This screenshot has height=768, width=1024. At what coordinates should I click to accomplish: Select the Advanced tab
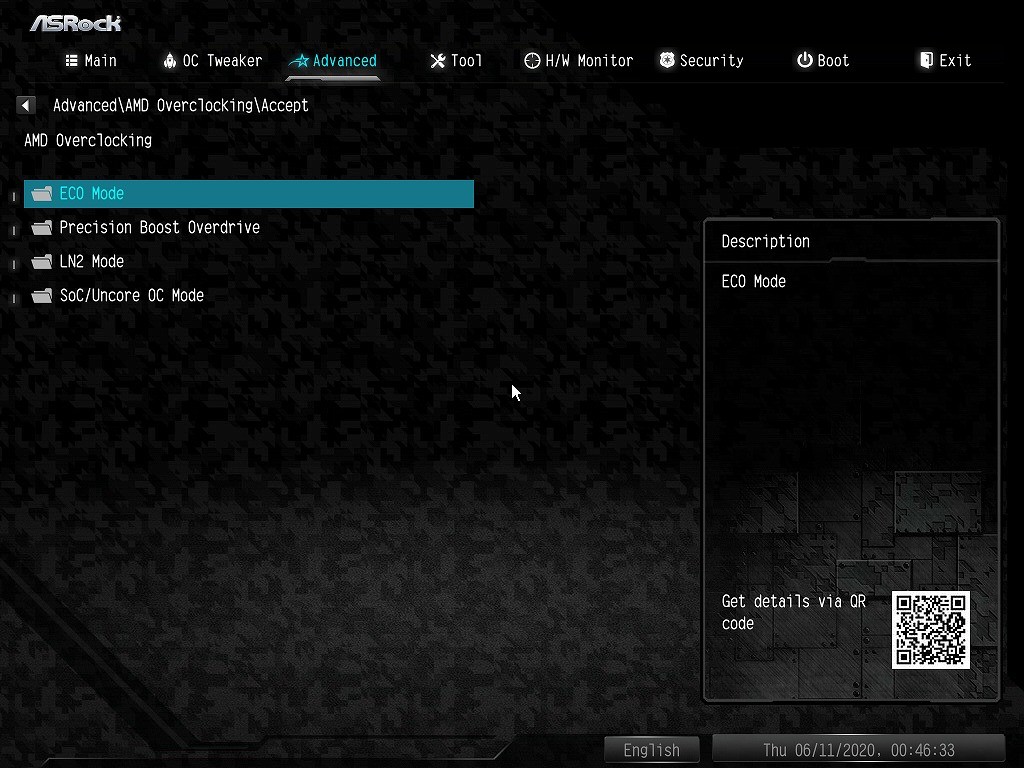click(333, 61)
